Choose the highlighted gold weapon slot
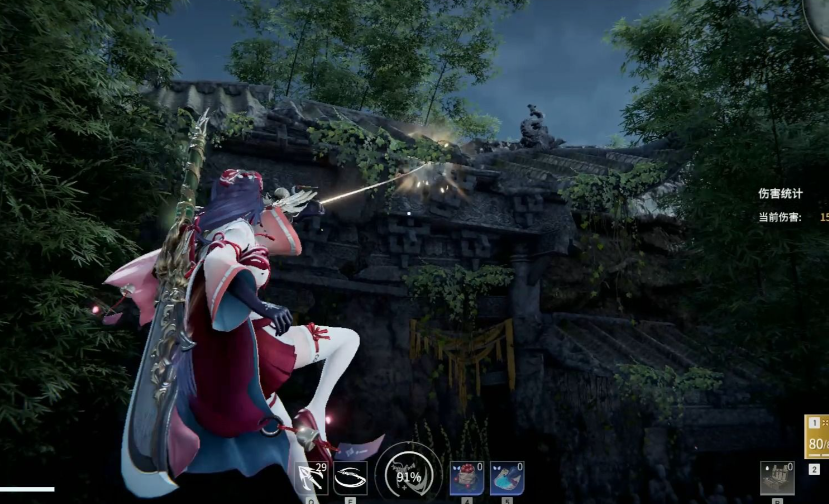The image size is (829, 504). (817, 437)
